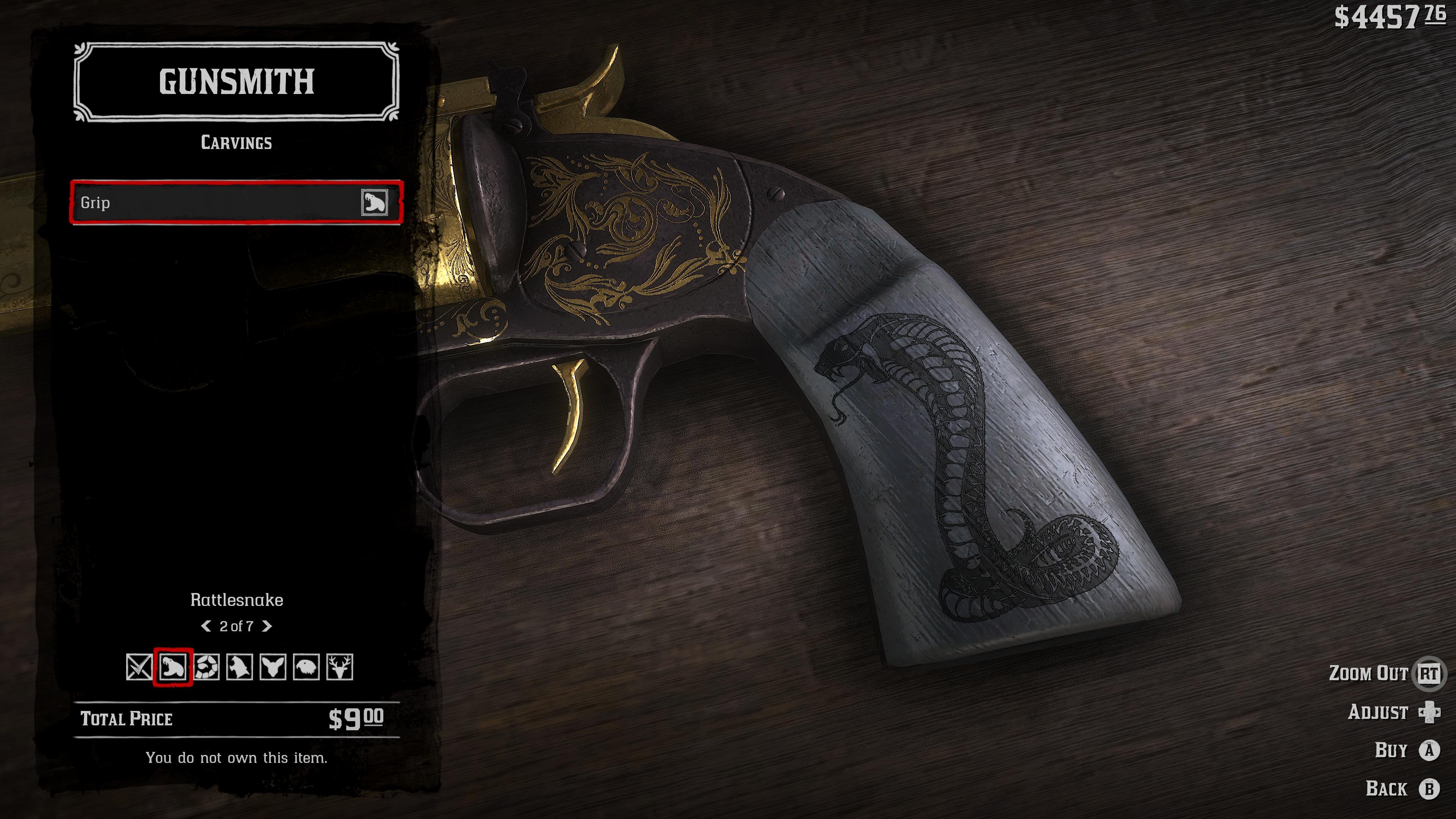Select the doe head carving icon
This screenshot has width=1456, height=819.
click(x=273, y=667)
